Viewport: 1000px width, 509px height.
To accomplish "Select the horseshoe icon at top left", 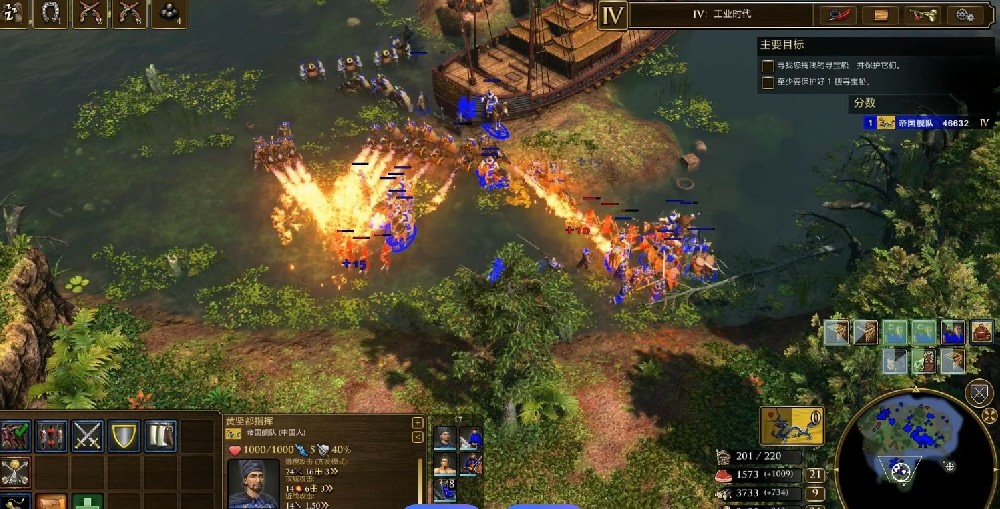I will point(50,13).
